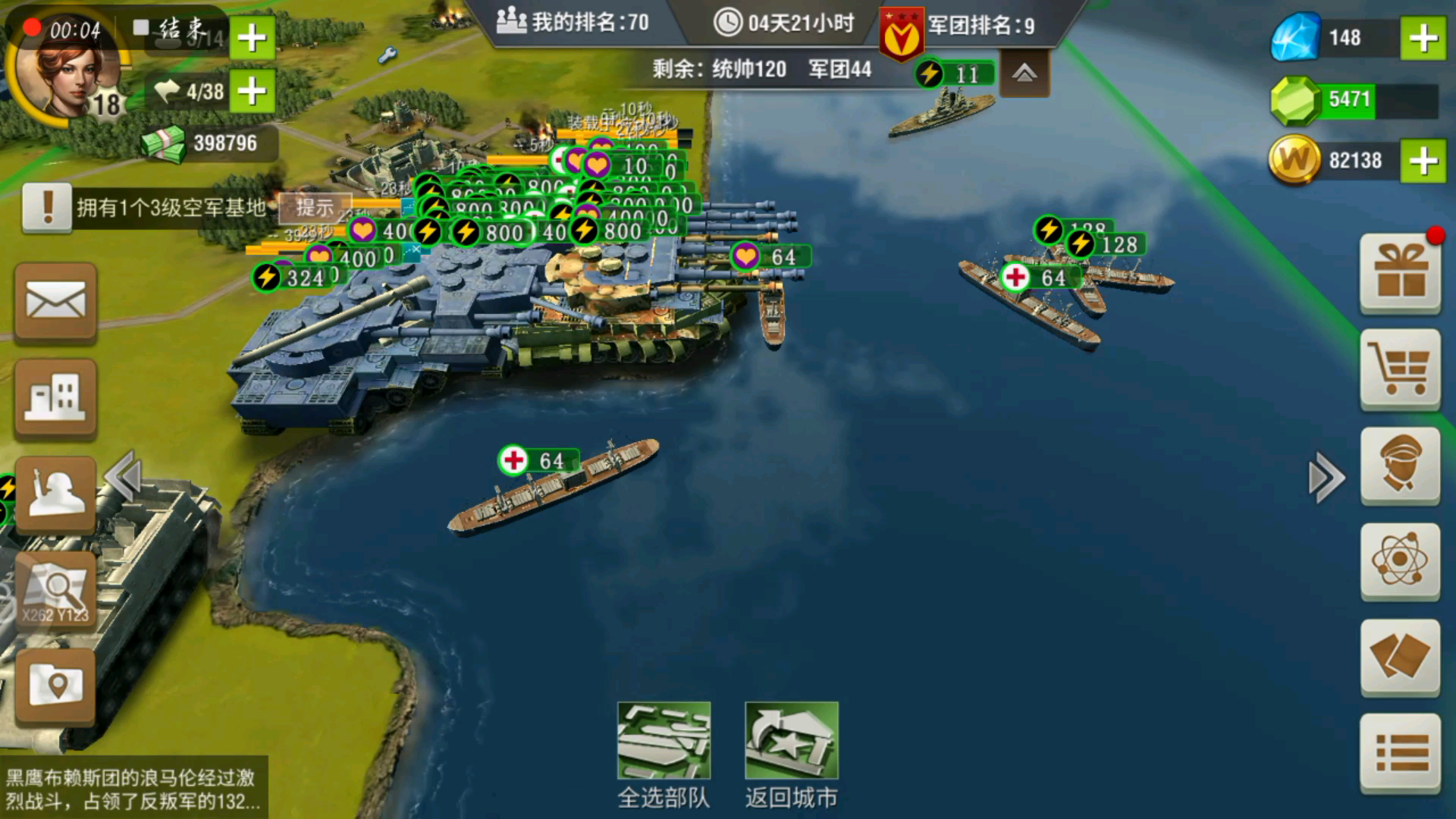Tap the 提示 hint button

tap(315, 207)
